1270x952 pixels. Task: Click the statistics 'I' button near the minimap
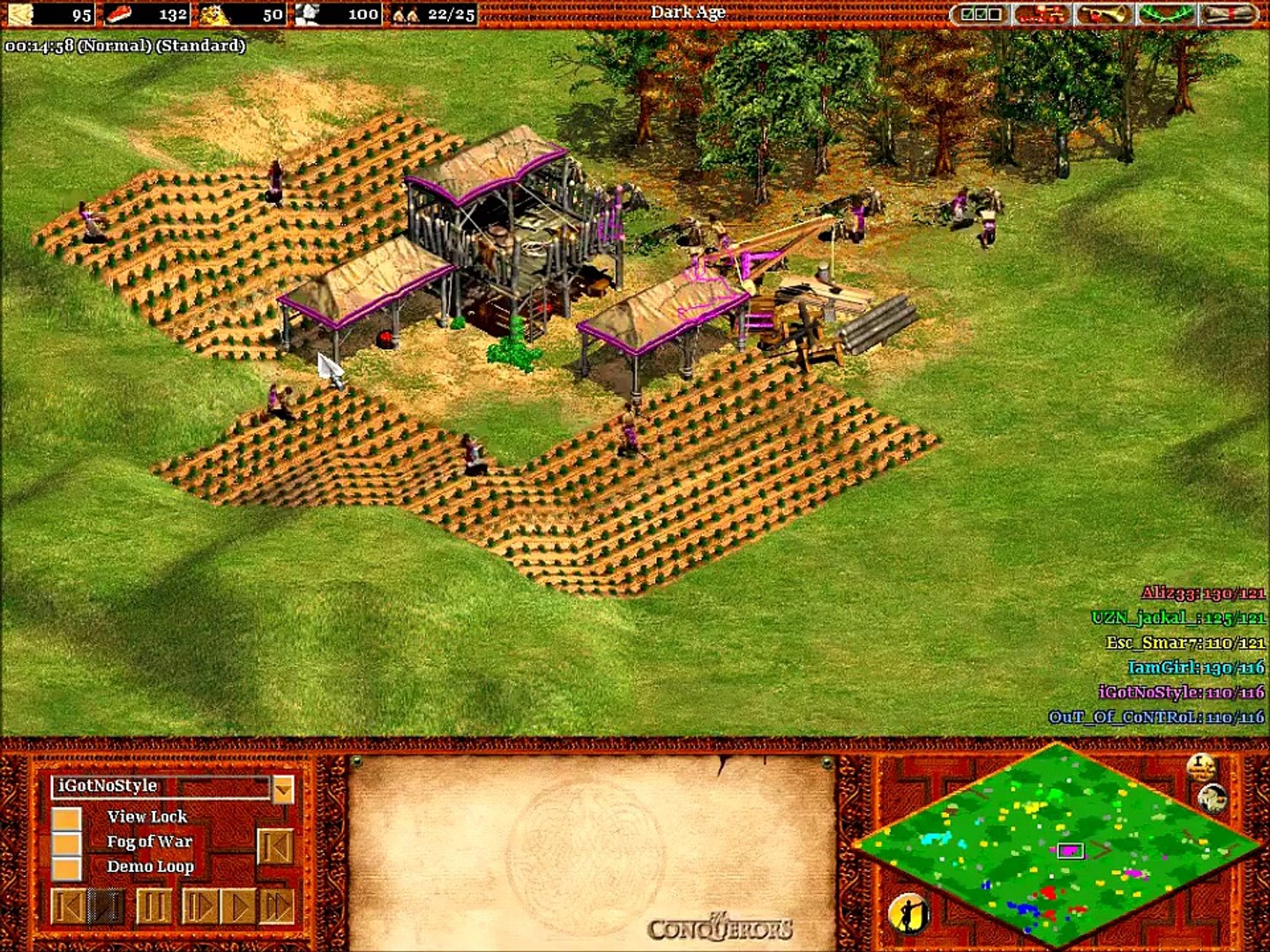pyautogui.click(x=1199, y=767)
